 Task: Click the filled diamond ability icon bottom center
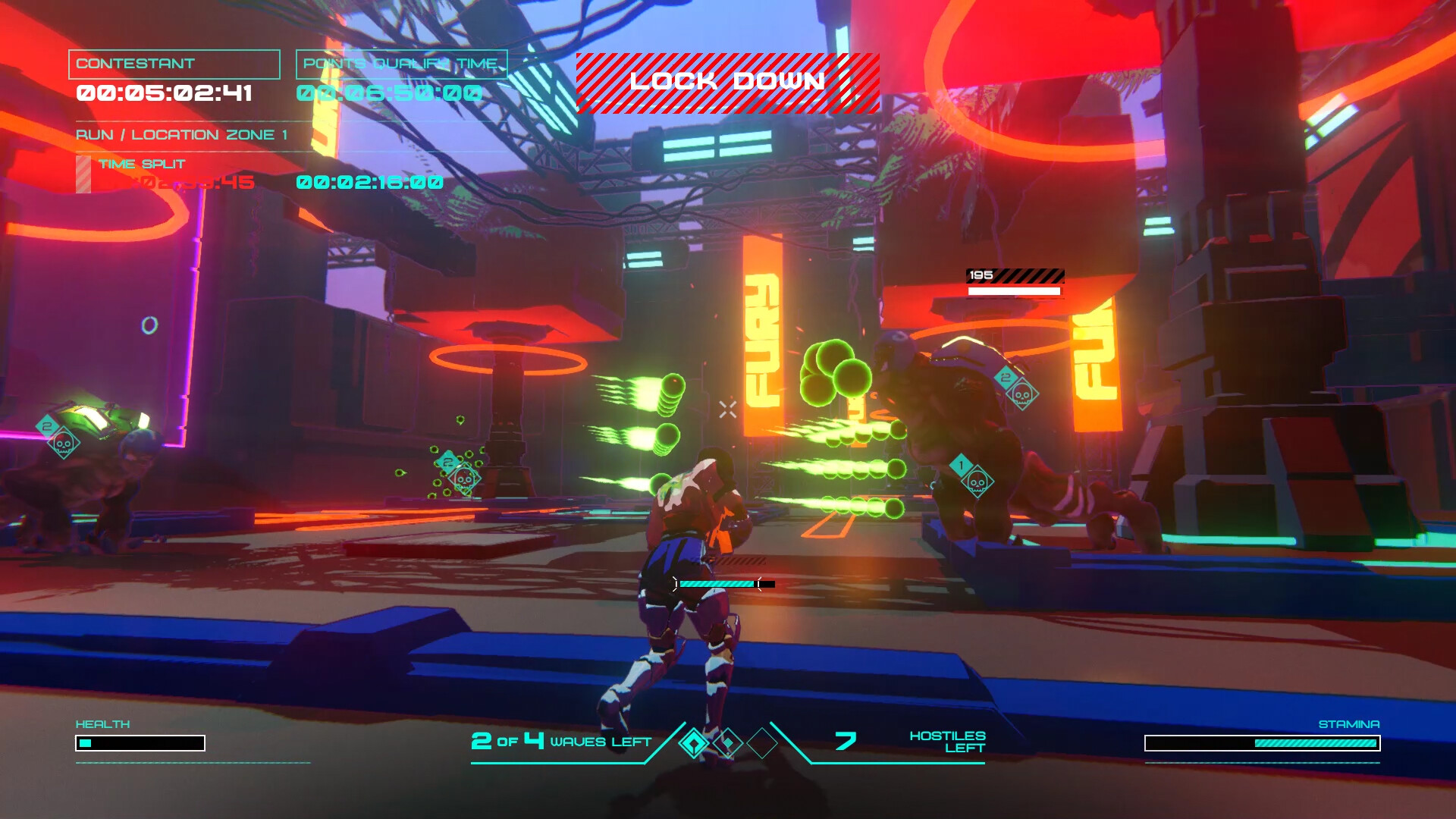(x=695, y=744)
